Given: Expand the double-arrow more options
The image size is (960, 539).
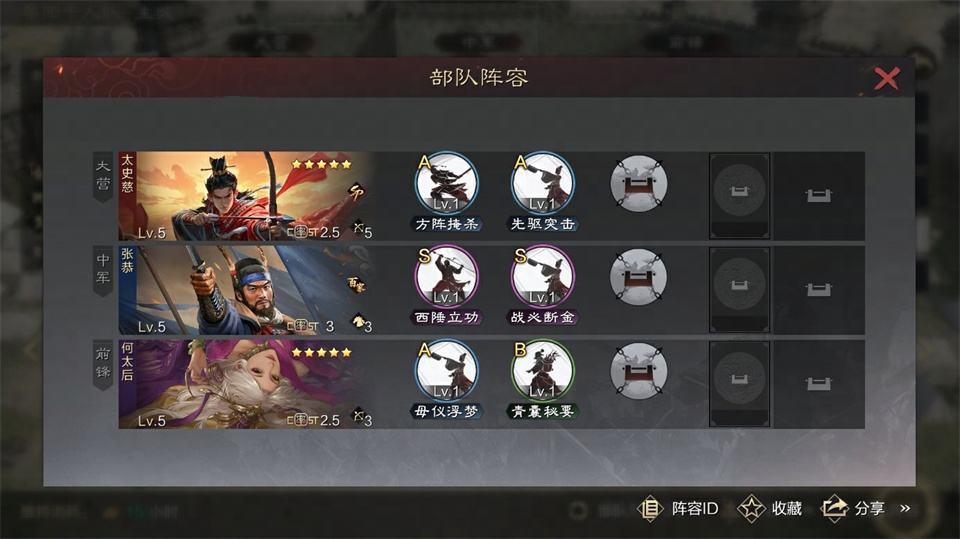Looking at the screenshot, I should (905, 508).
